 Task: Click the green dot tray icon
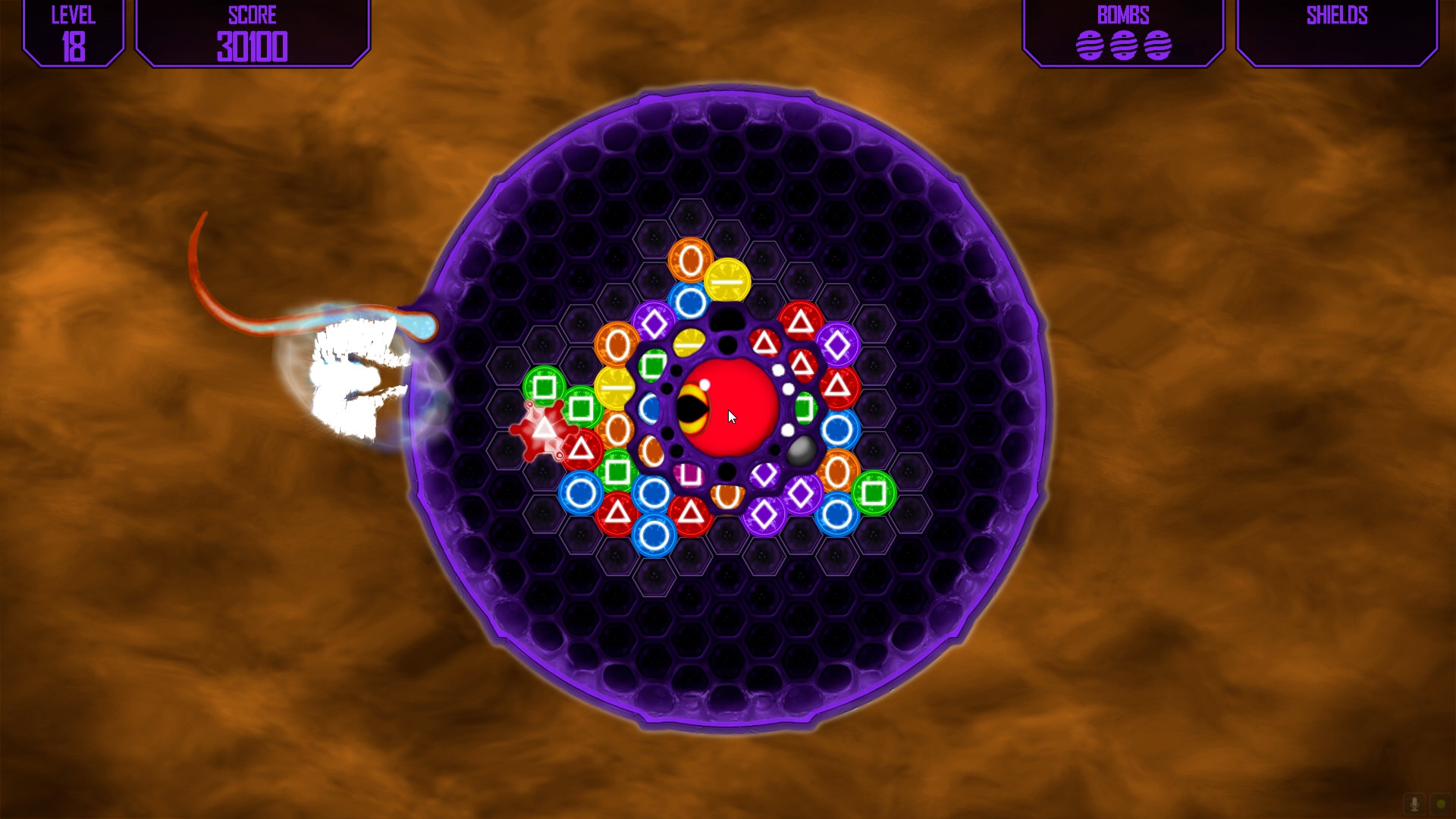(1441, 804)
